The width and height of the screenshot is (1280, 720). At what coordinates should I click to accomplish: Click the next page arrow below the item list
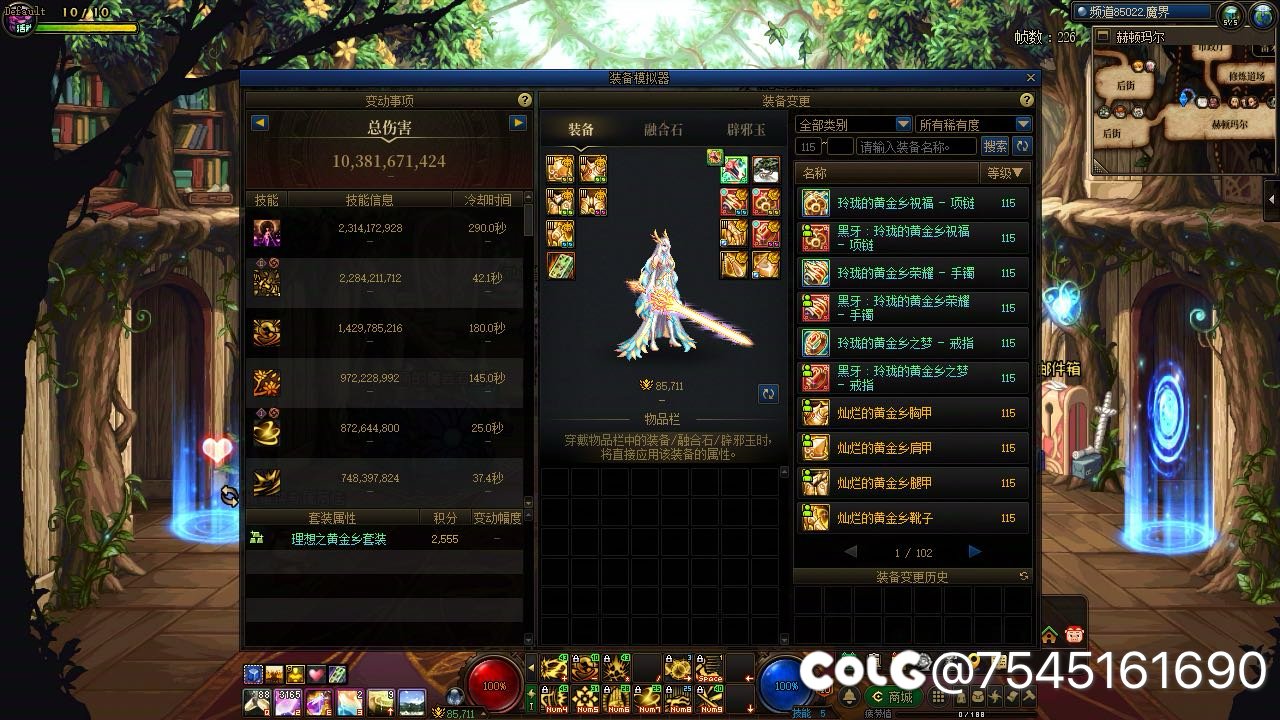point(973,551)
